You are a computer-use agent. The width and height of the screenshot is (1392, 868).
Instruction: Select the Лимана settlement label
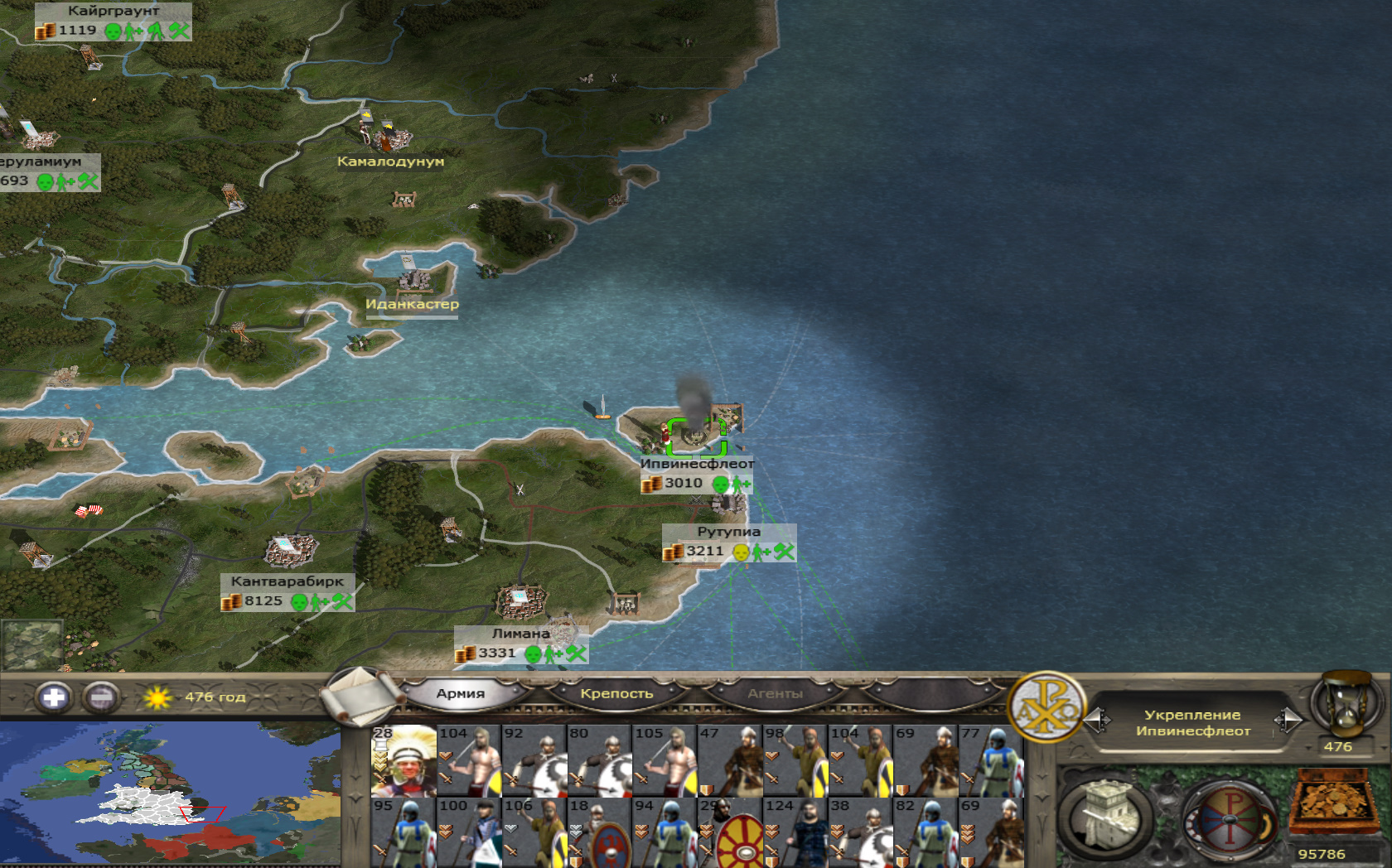520,634
